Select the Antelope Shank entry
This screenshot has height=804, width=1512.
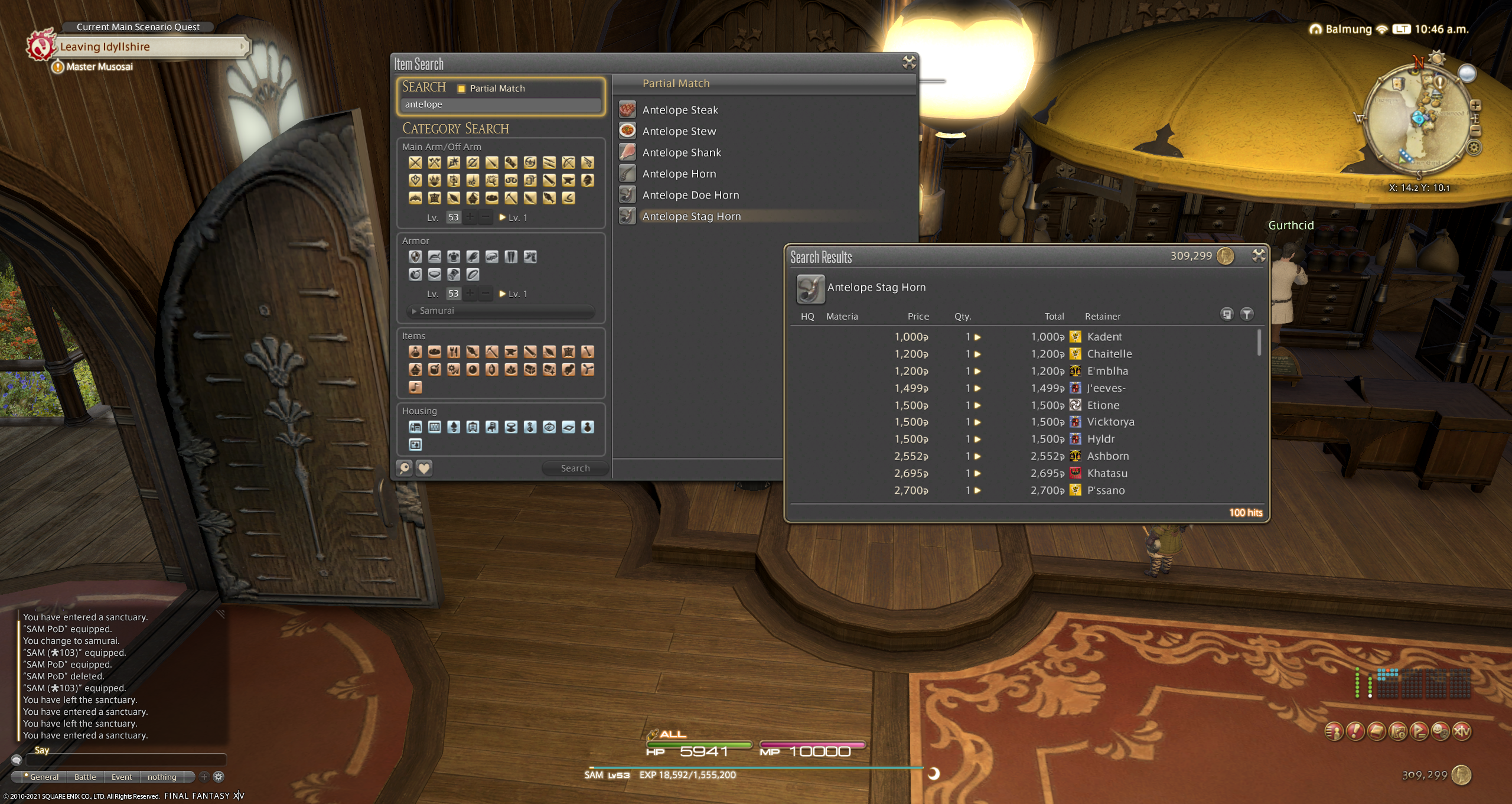(x=681, y=152)
